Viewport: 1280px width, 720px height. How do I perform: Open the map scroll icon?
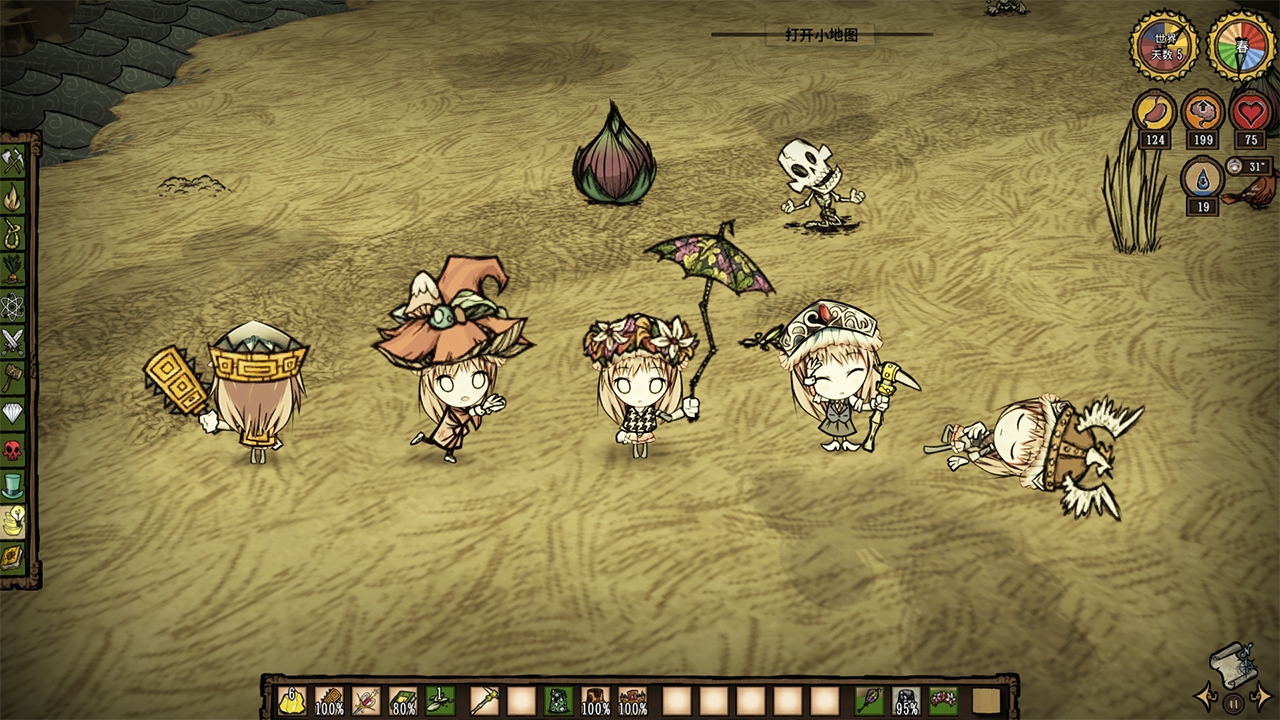(1232, 660)
